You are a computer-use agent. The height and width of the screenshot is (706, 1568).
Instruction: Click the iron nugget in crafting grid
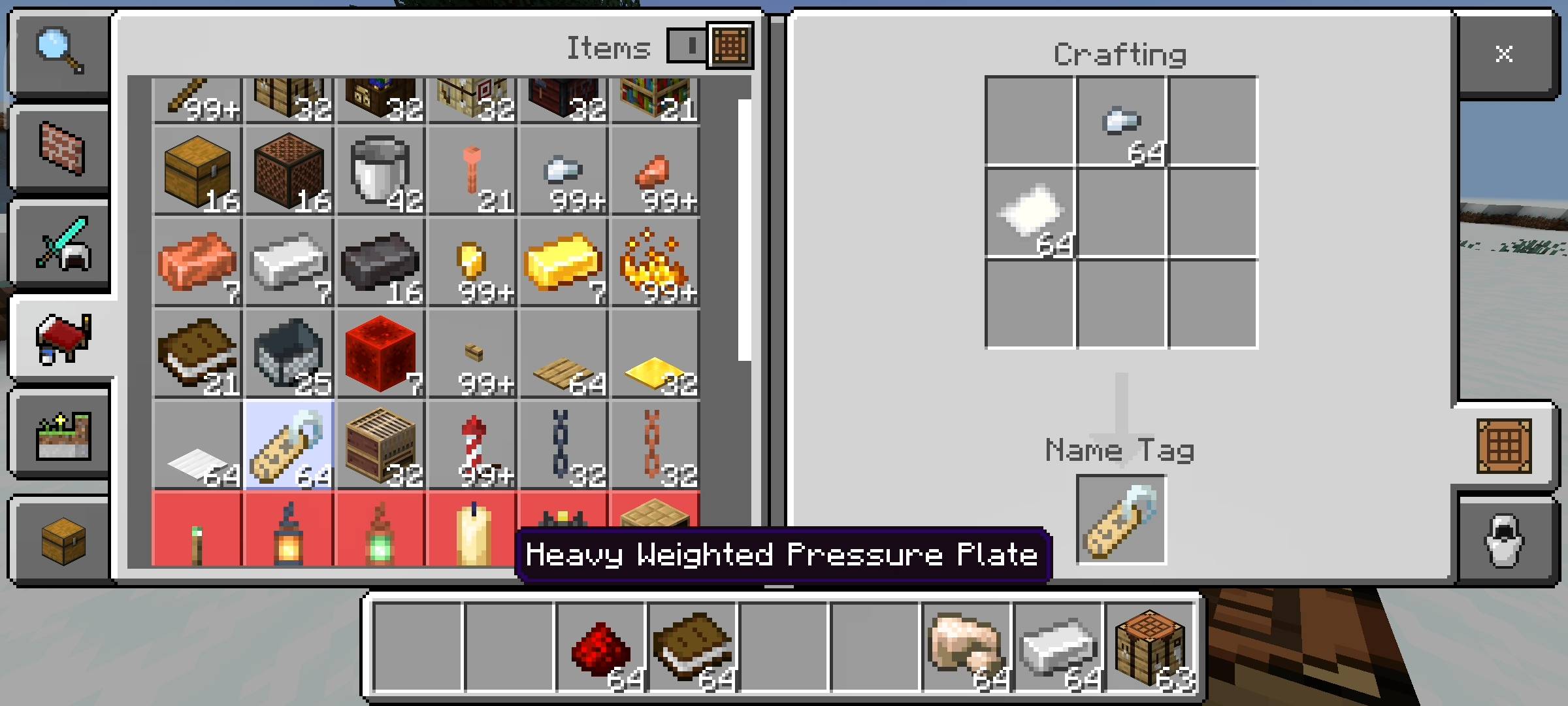(1121, 122)
